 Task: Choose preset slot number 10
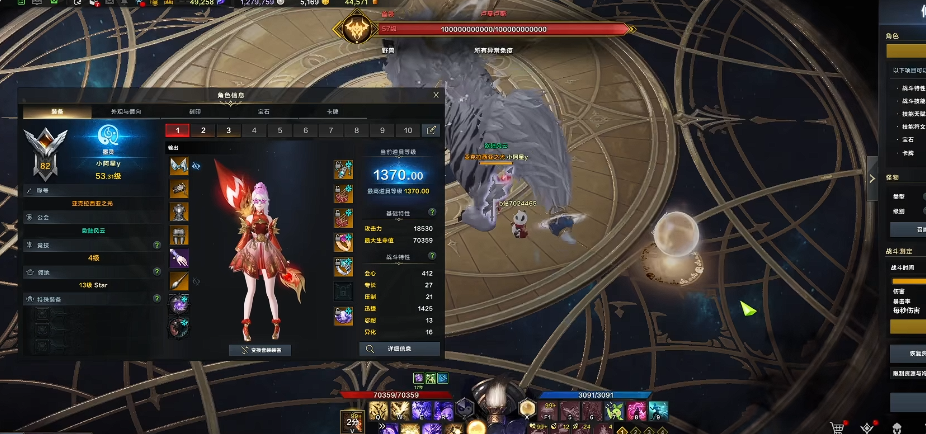(407, 130)
